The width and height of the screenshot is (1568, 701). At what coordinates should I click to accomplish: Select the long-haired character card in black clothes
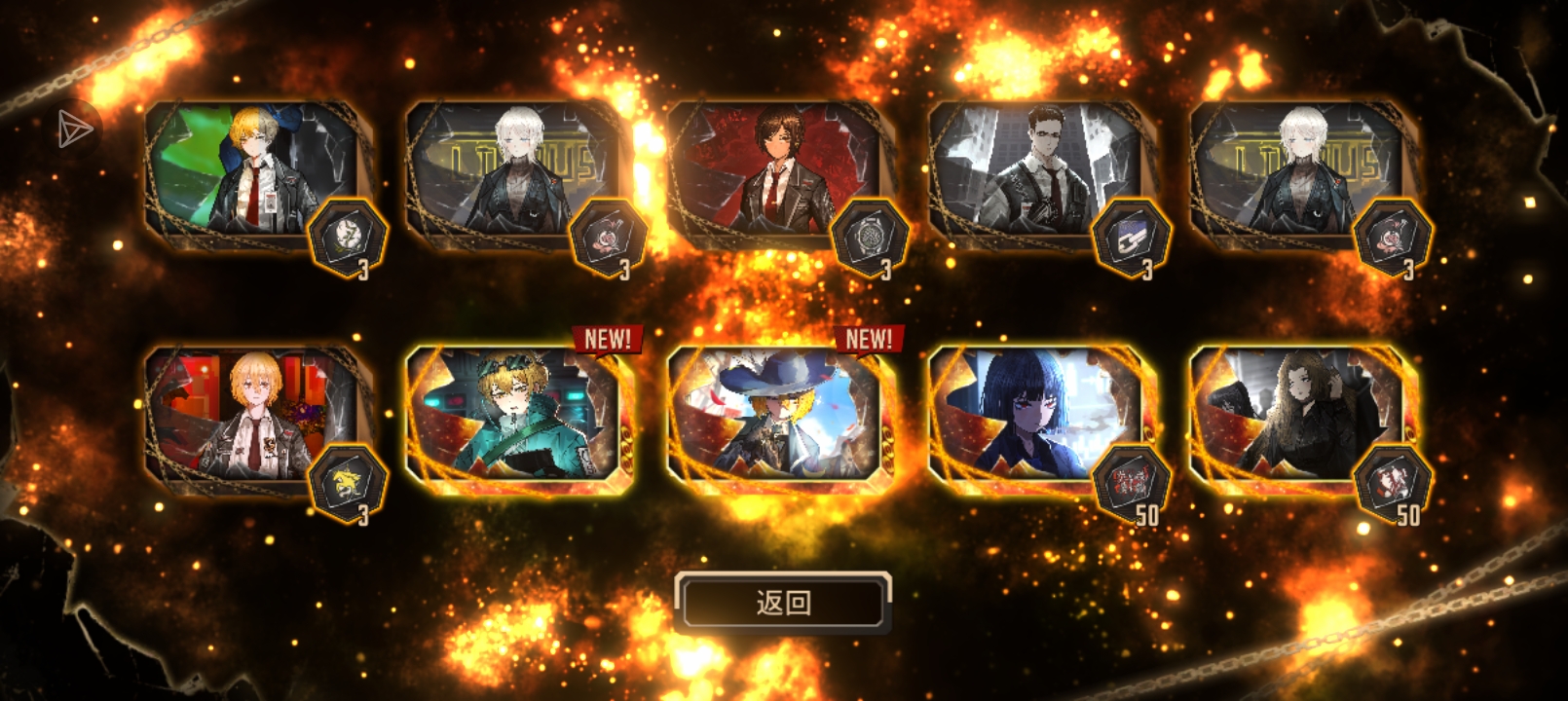(x=1299, y=417)
